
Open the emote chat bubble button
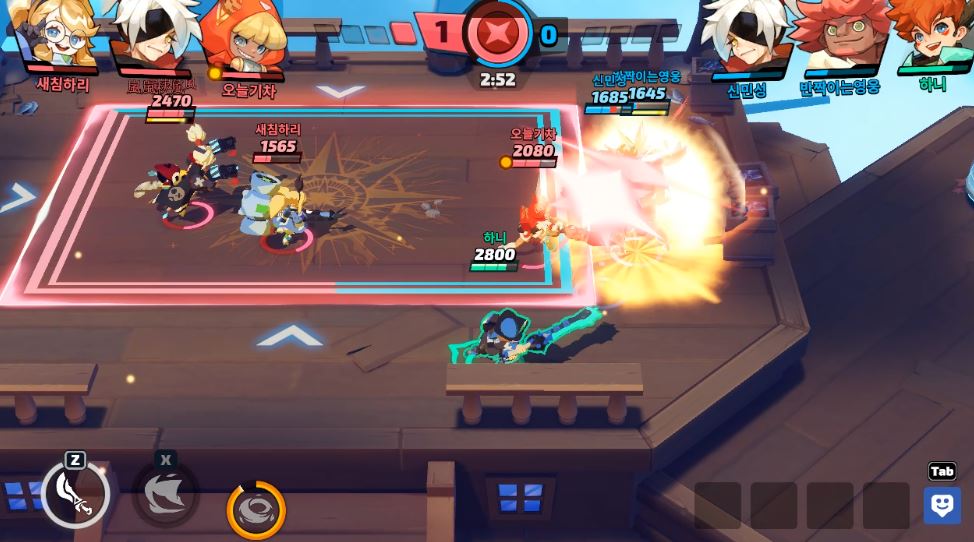pos(942,505)
